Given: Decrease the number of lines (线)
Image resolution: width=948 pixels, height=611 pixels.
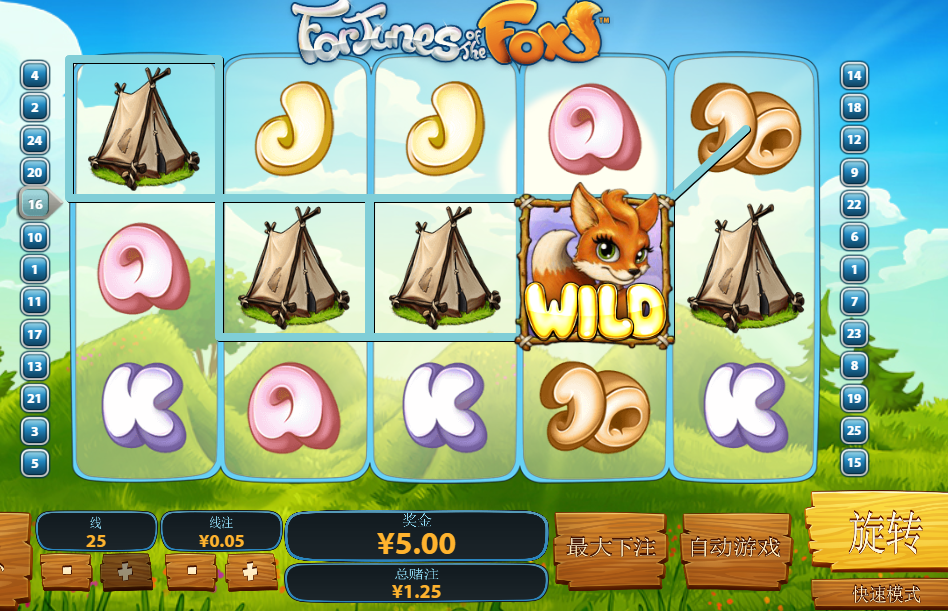Looking at the screenshot, I should pyautogui.click(x=65, y=571).
